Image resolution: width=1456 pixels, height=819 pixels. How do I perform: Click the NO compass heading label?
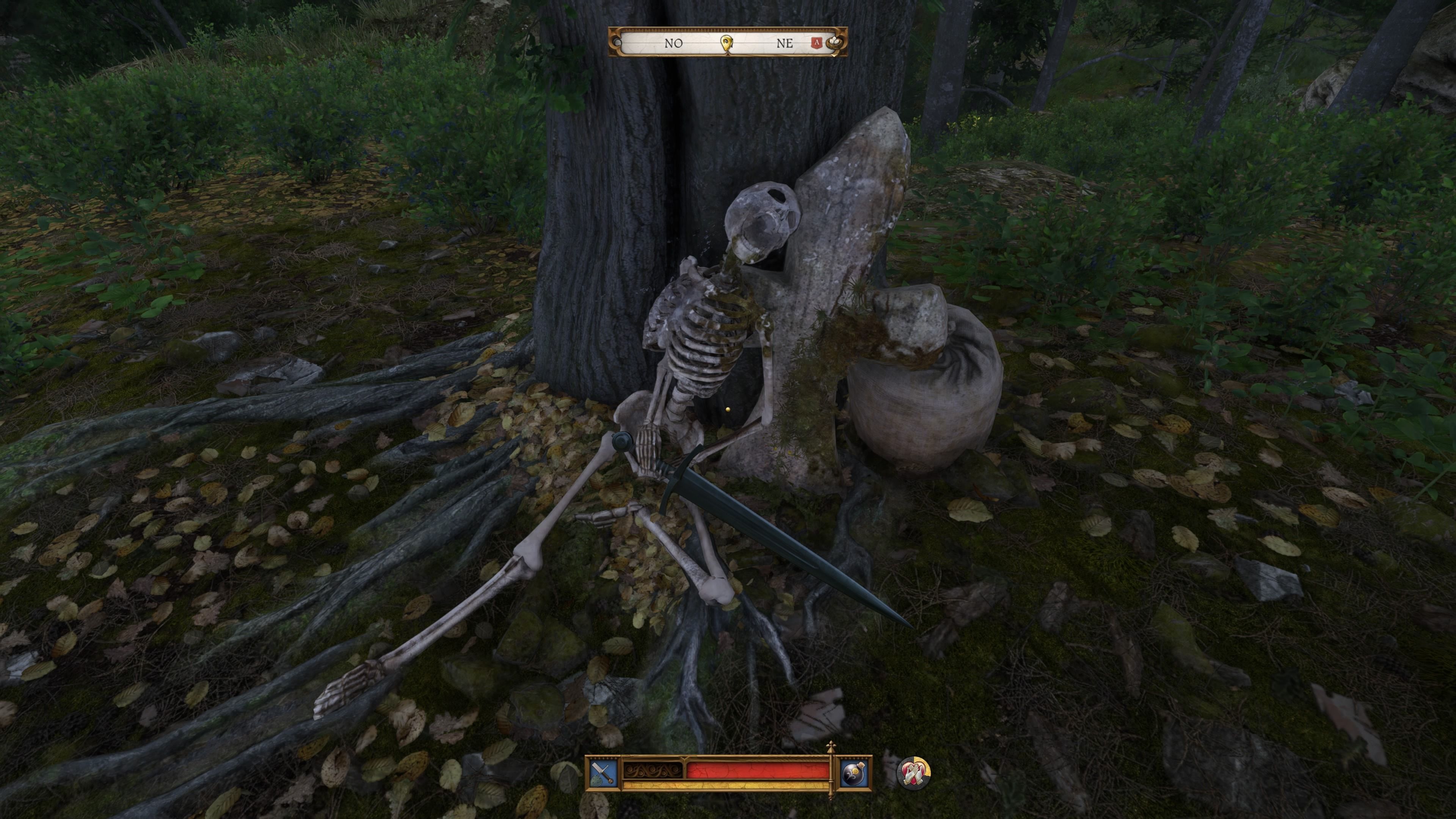pyautogui.click(x=673, y=44)
